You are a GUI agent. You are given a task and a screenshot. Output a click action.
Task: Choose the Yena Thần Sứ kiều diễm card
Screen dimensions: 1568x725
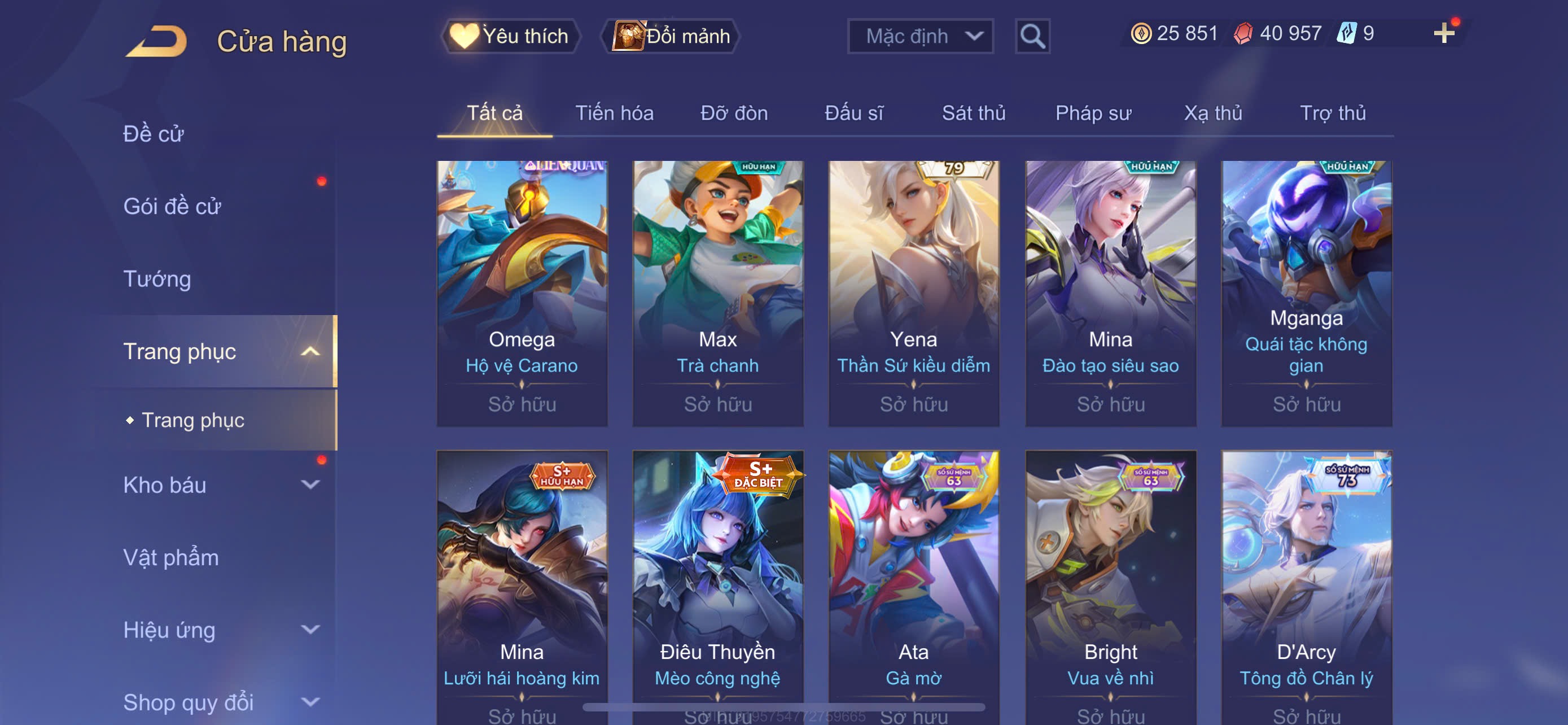(x=913, y=292)
